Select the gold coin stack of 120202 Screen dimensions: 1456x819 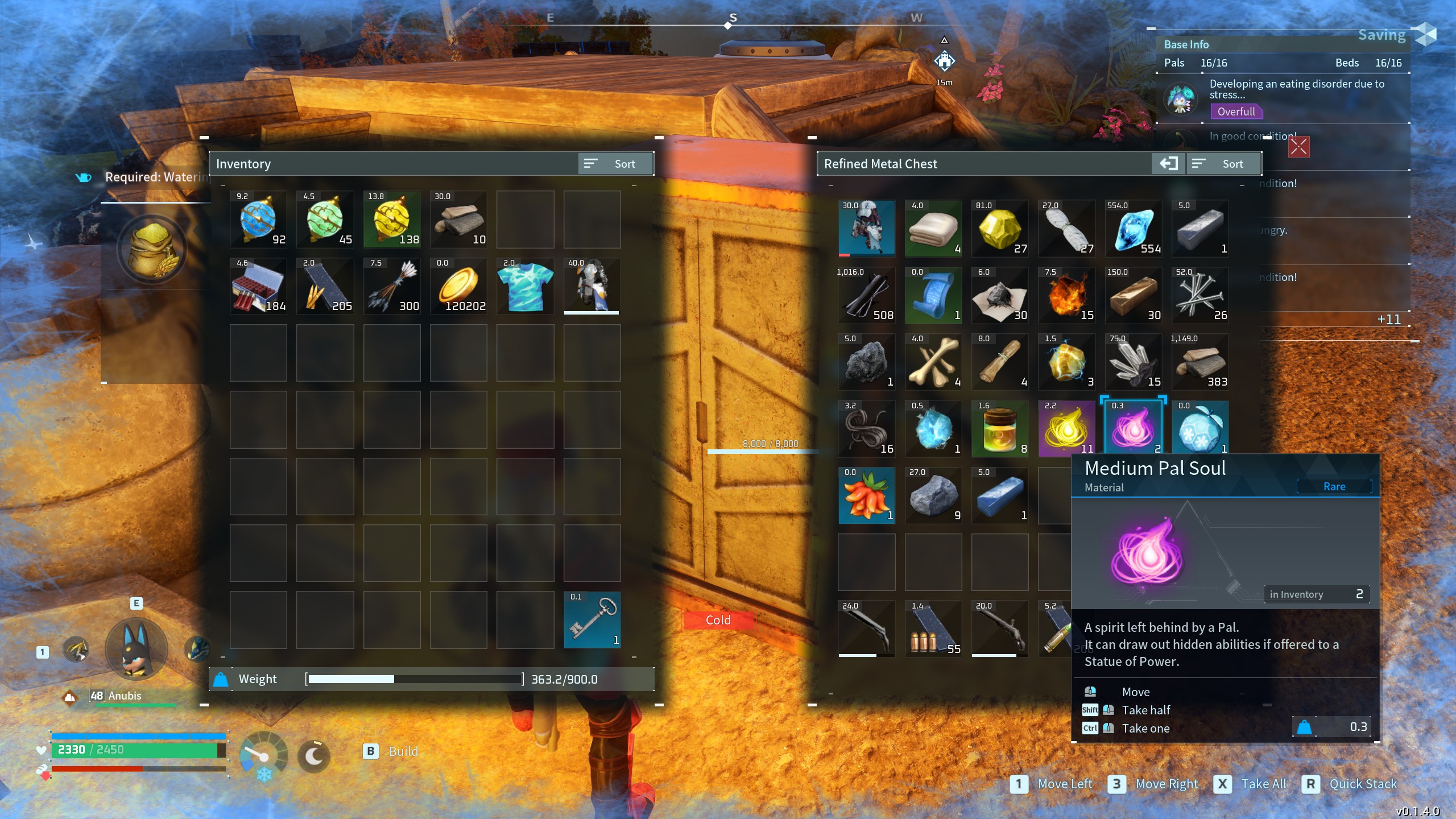458,286
